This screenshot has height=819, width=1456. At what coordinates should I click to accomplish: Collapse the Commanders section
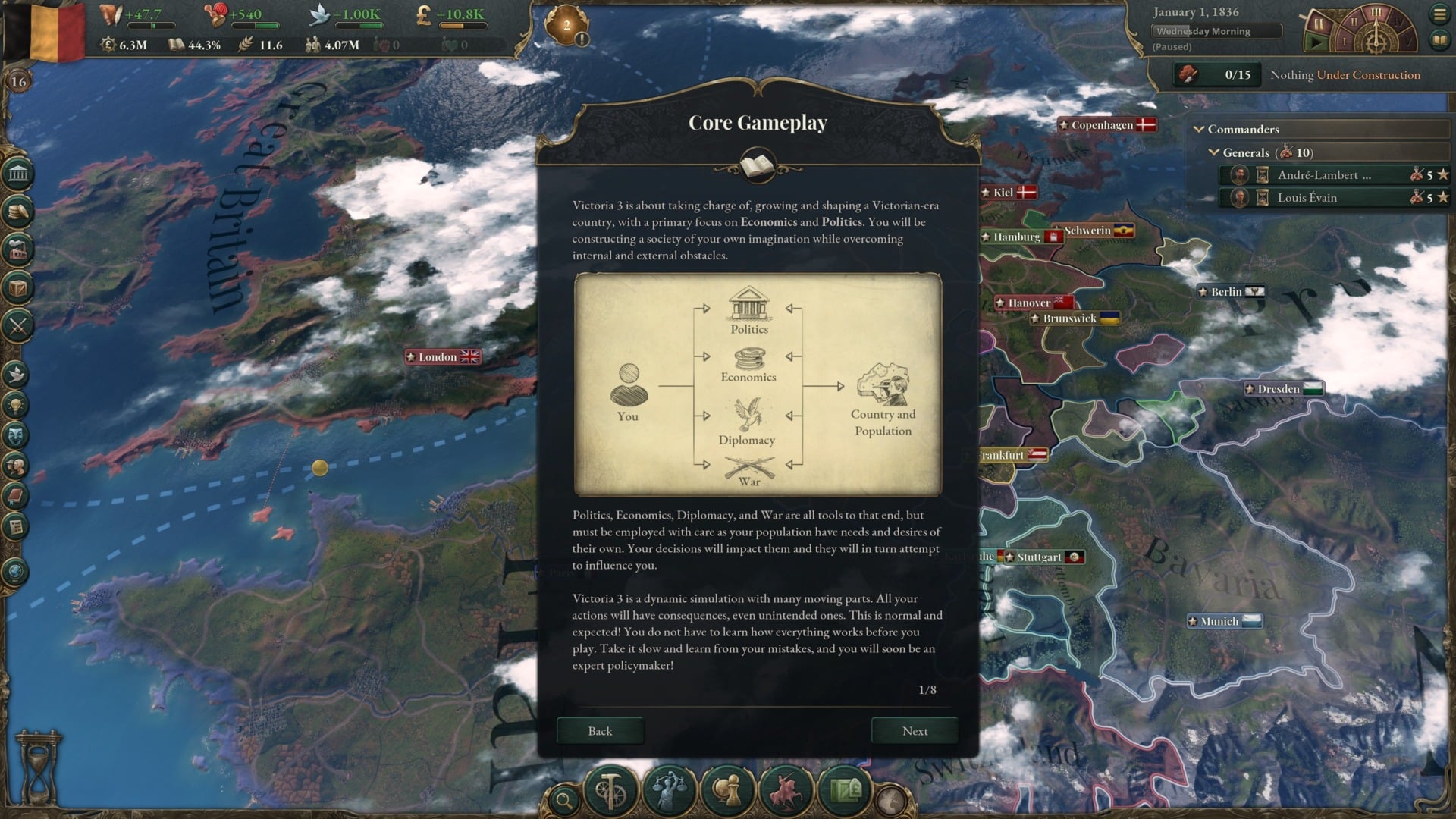pos(1200,129)
